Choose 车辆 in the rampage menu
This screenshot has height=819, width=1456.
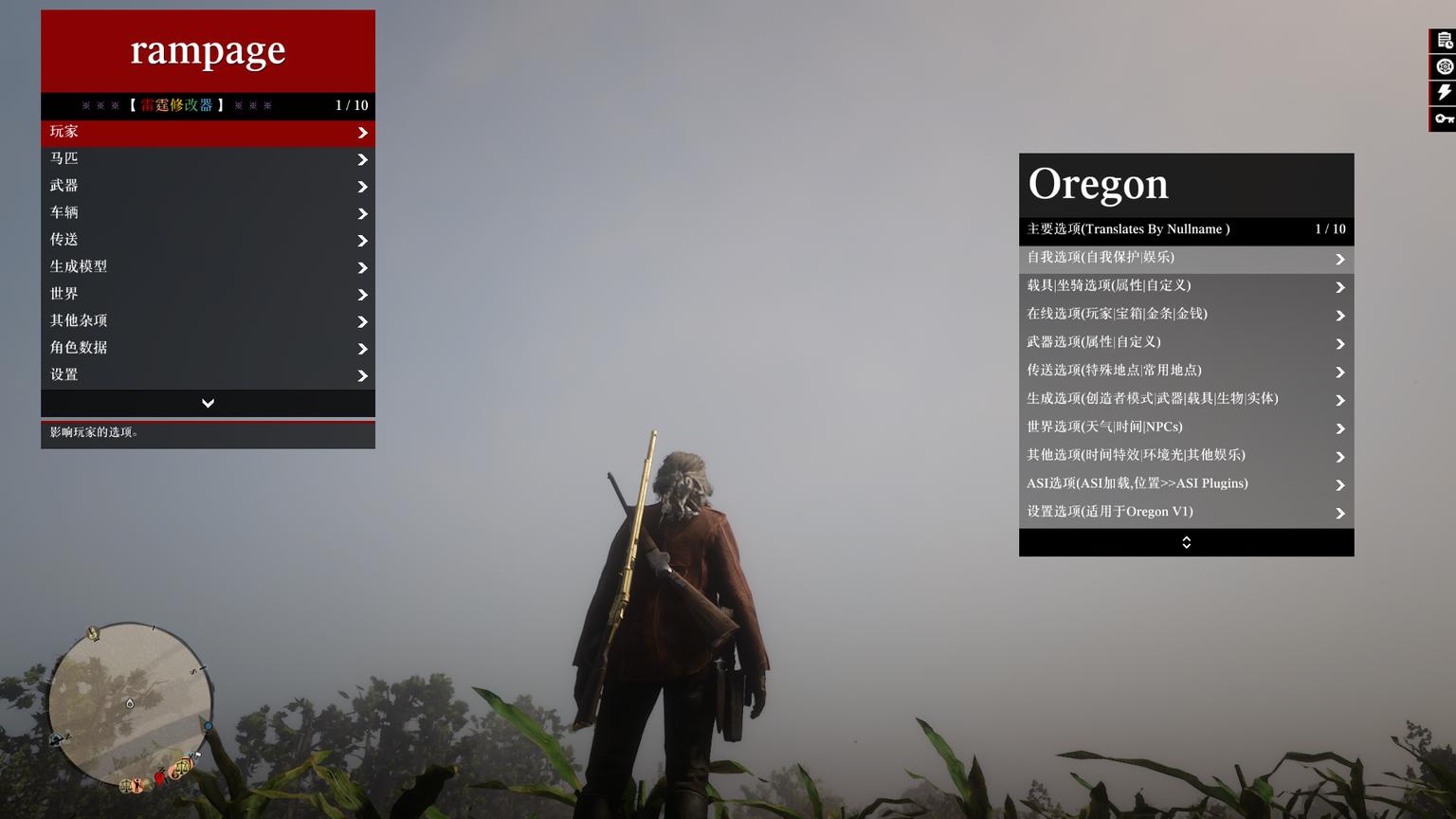[208, 213]
